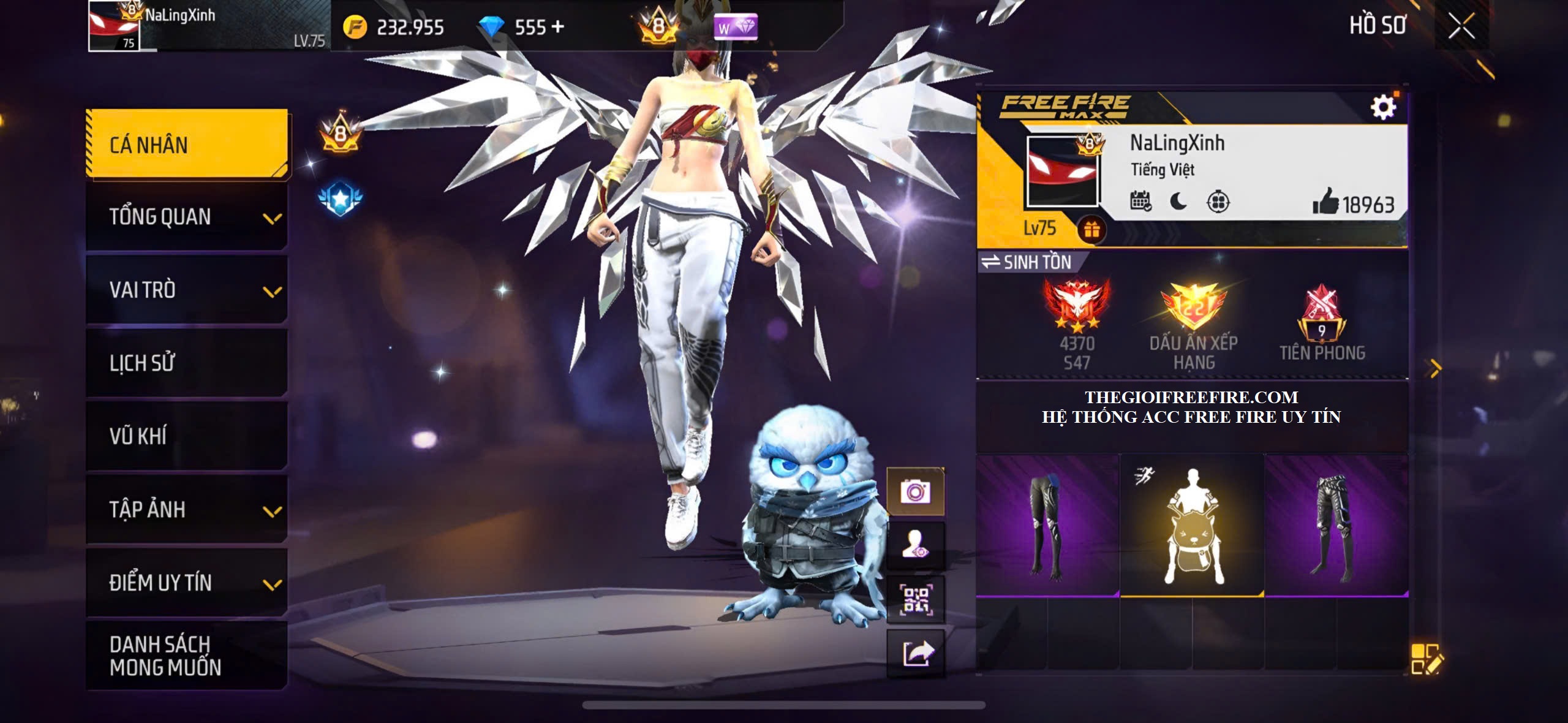The height and width of the screenshot is (723, 1568).
Task: Open Danh Sách Mong Muốn wishlist
Action: [x=187, y=655]
